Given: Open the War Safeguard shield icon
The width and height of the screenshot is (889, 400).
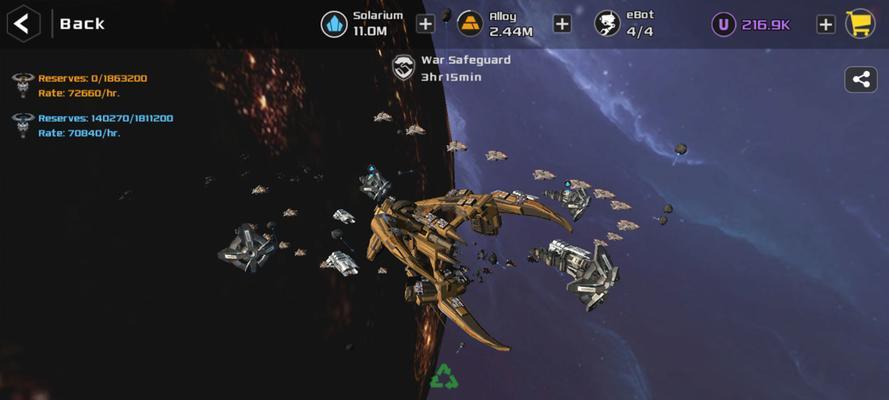Looking at the screenshot, I should (x=403, y=67).
